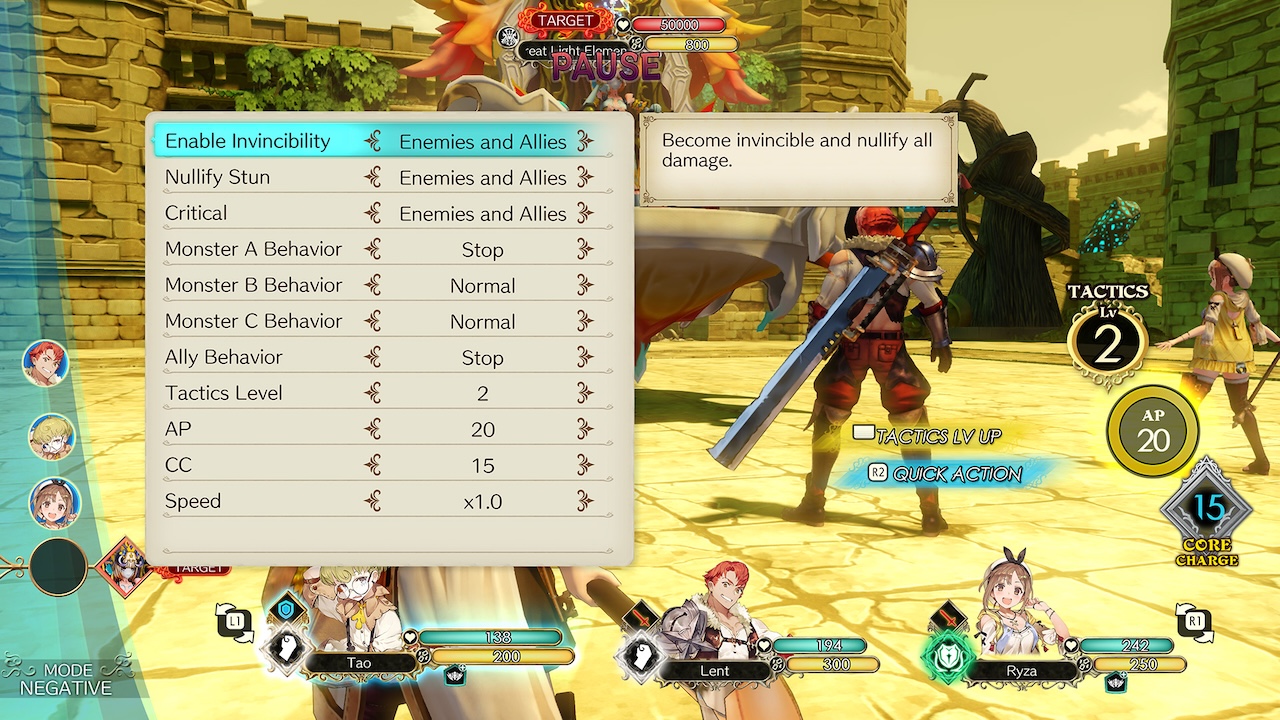Pick the Monster A Behavior row
Image resolution: width=1280 pixels, height=720 pixels.
pos(253,249)
